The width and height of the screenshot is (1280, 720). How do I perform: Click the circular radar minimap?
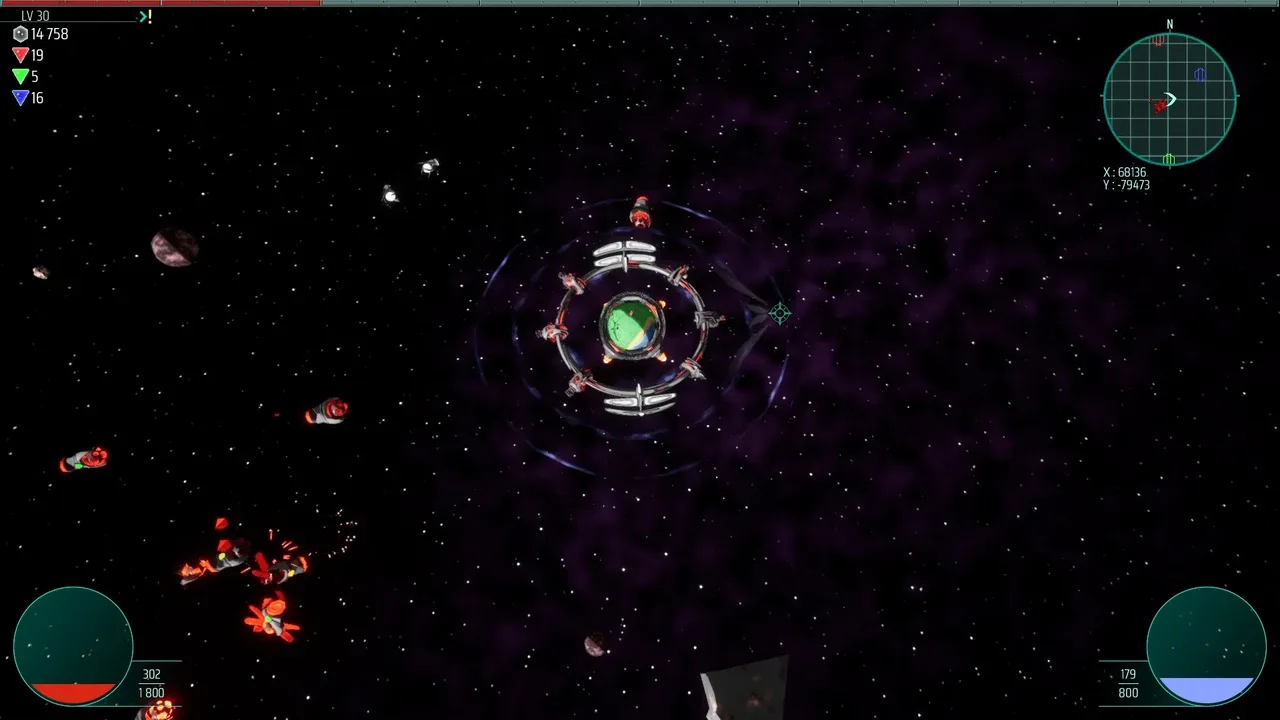coord(1169,99)
